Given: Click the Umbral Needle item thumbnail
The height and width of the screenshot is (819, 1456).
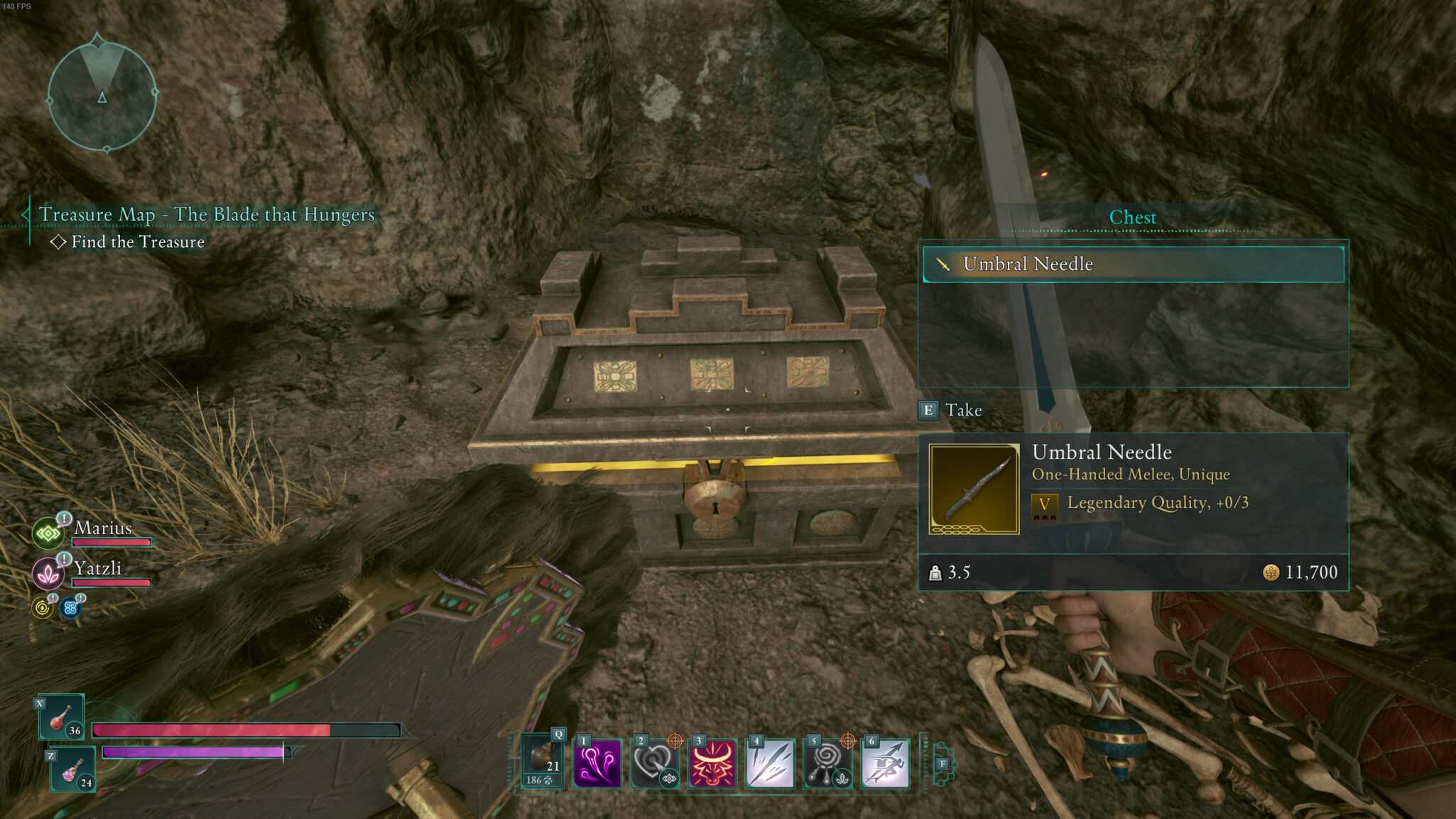Looking at the screenshot, I should coord(974,489).
